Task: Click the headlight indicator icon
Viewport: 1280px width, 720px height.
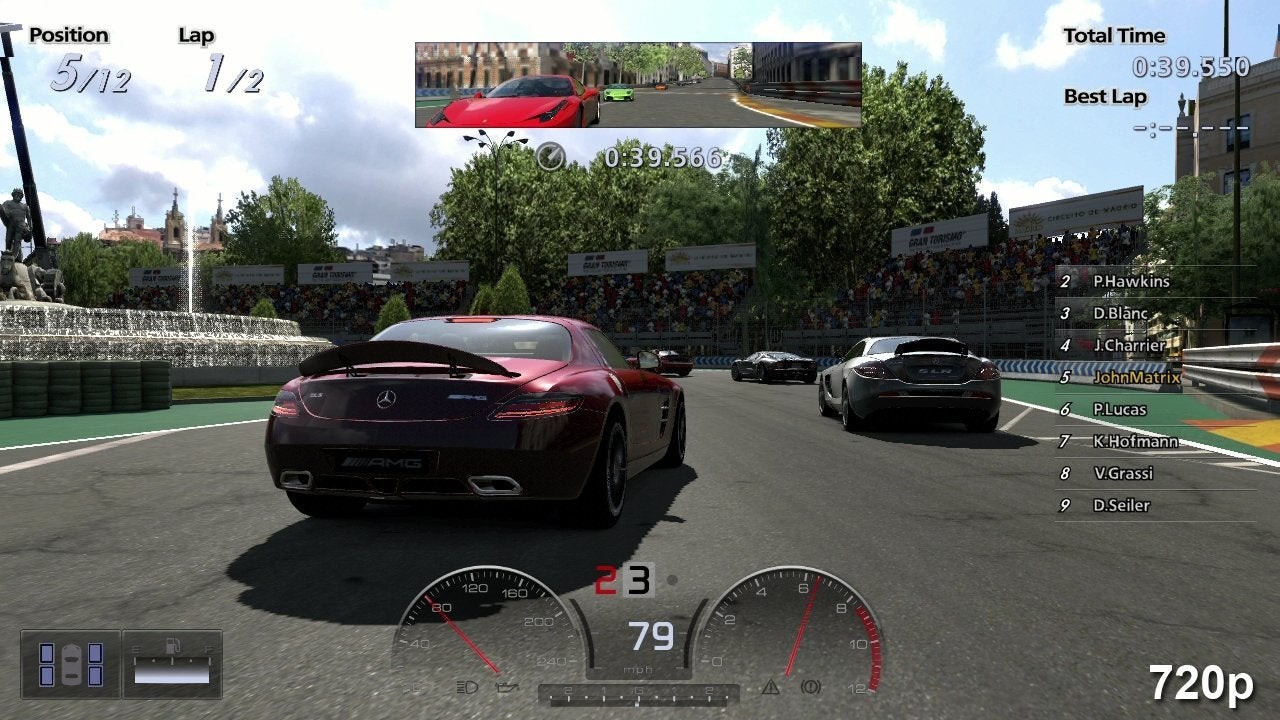Action: point(466,688)
